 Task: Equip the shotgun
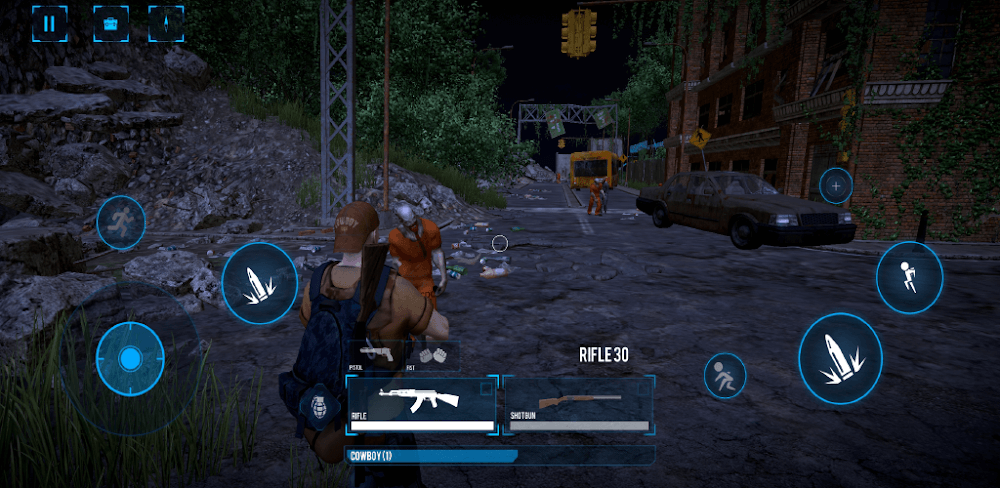[x=579, y=405]
